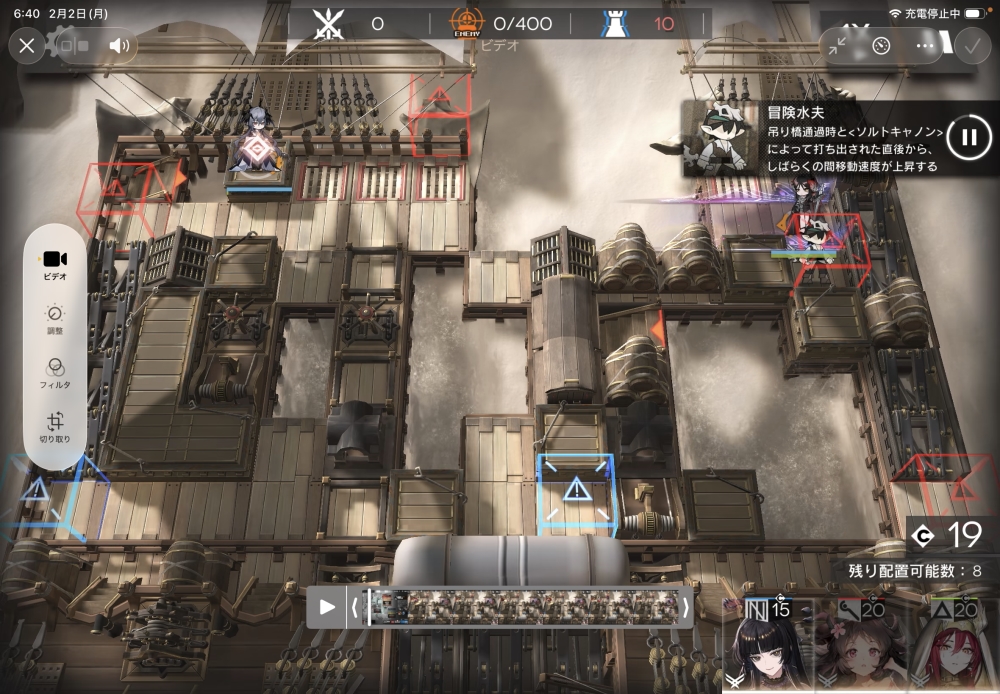Screen dimensions: 1000x694
Task: Play the video in the editor
Action: point(327,606)
